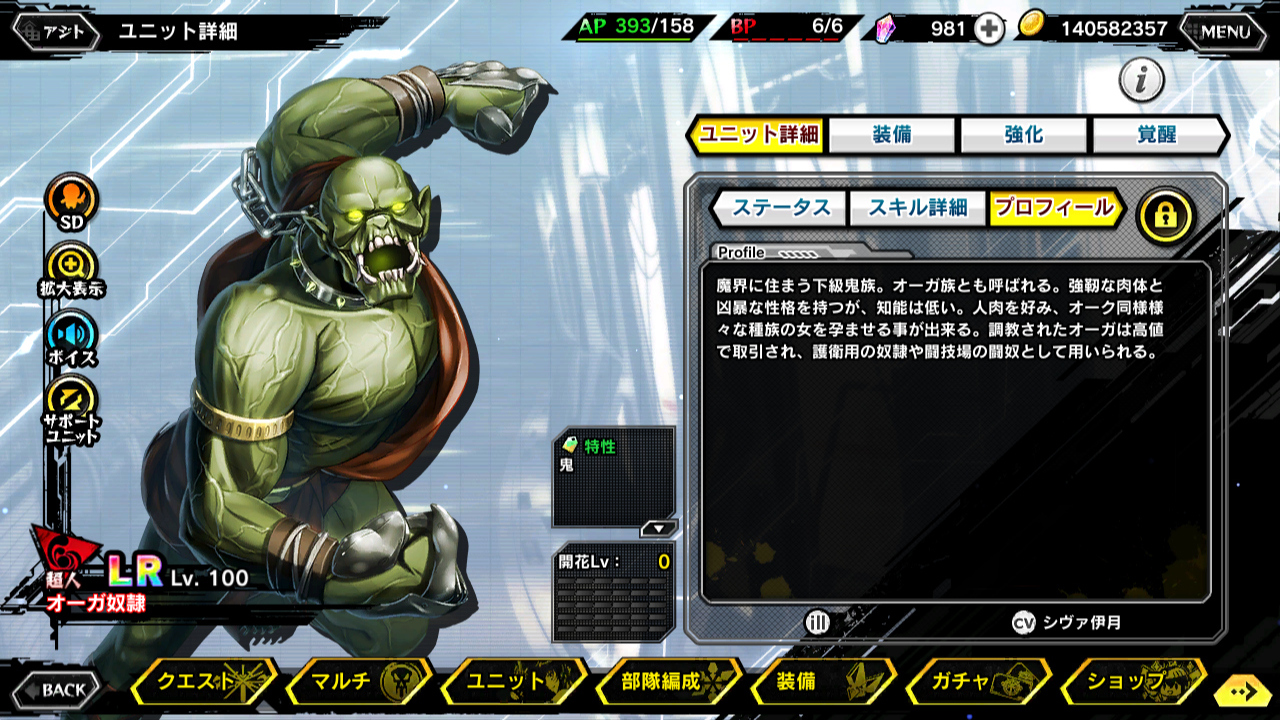Return to the アジト home screen
Viewport: 1280px width, 720px height.
pyautogui.click(x=56, y=31)
